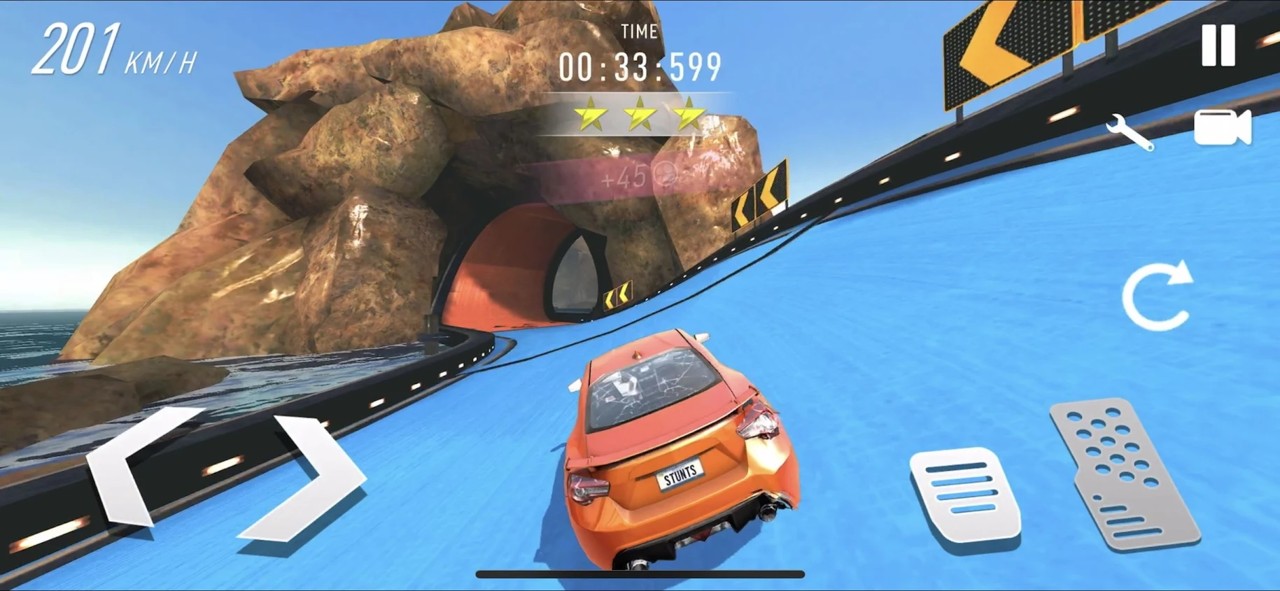Viewport: 1280px width, 591px height.
Task: Switch the camera view
Action: click(x=1222, y=127)
